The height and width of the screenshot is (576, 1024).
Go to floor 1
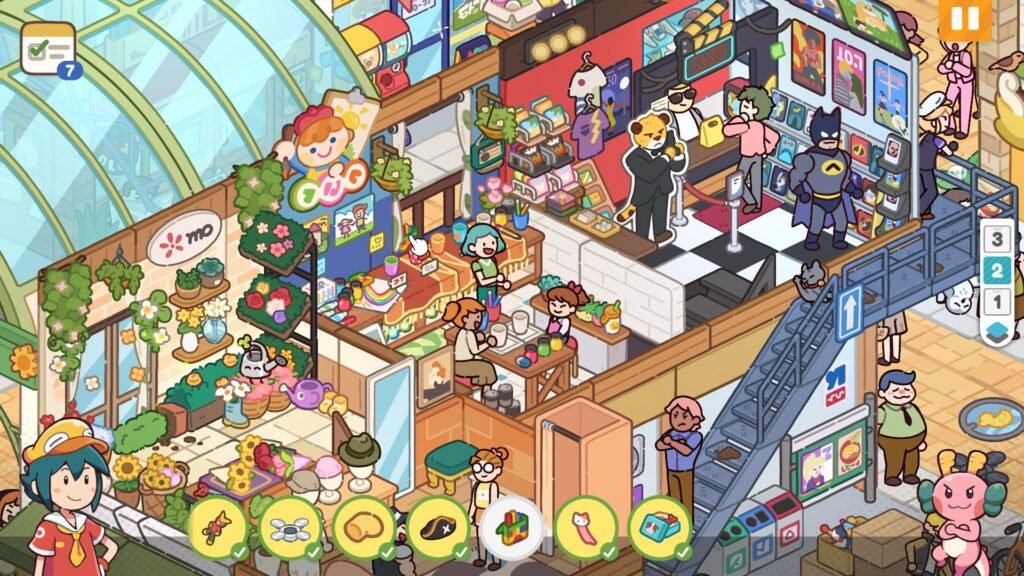pyautogui.click(x=996, y=300)
